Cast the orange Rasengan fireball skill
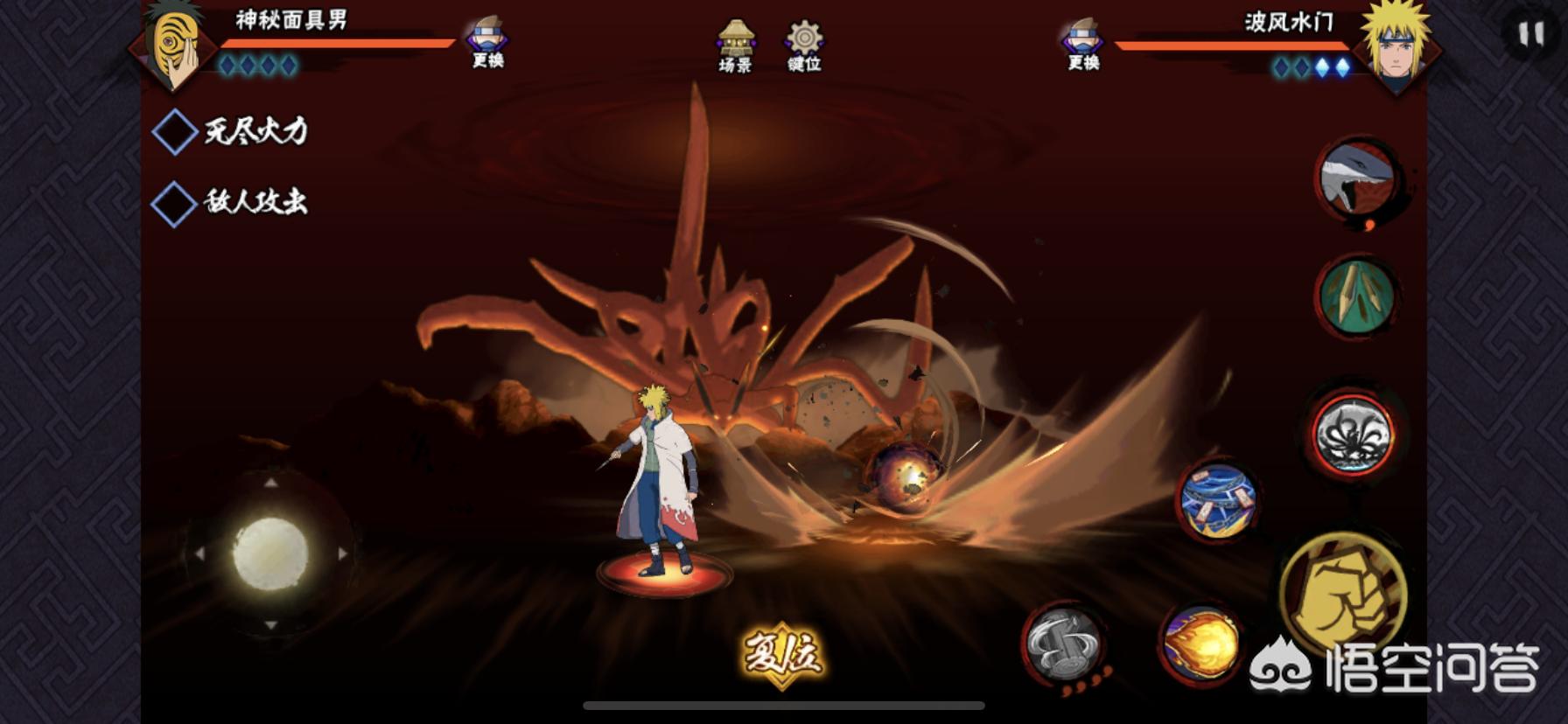Image resolution: width=1568 pixels, height=724 pixels. [1202, 644]
